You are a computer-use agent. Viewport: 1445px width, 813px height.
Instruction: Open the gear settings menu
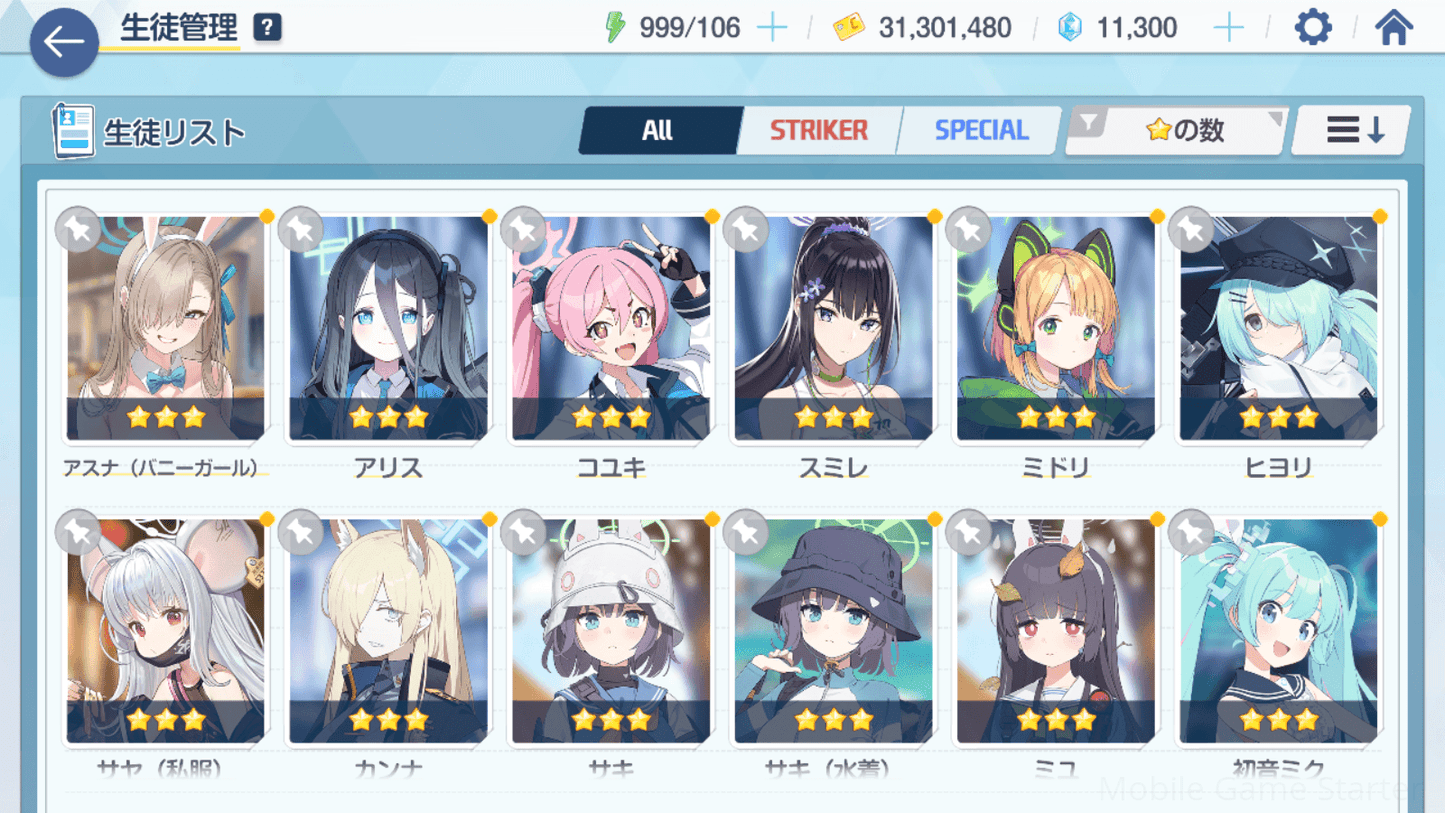pos(1312,28)
